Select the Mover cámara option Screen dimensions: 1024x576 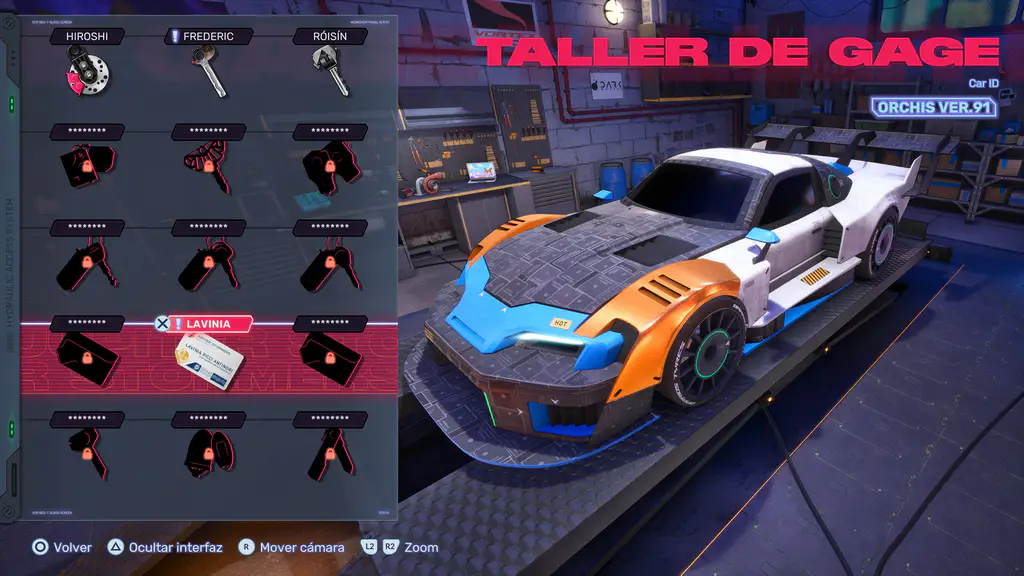(291, 547)
